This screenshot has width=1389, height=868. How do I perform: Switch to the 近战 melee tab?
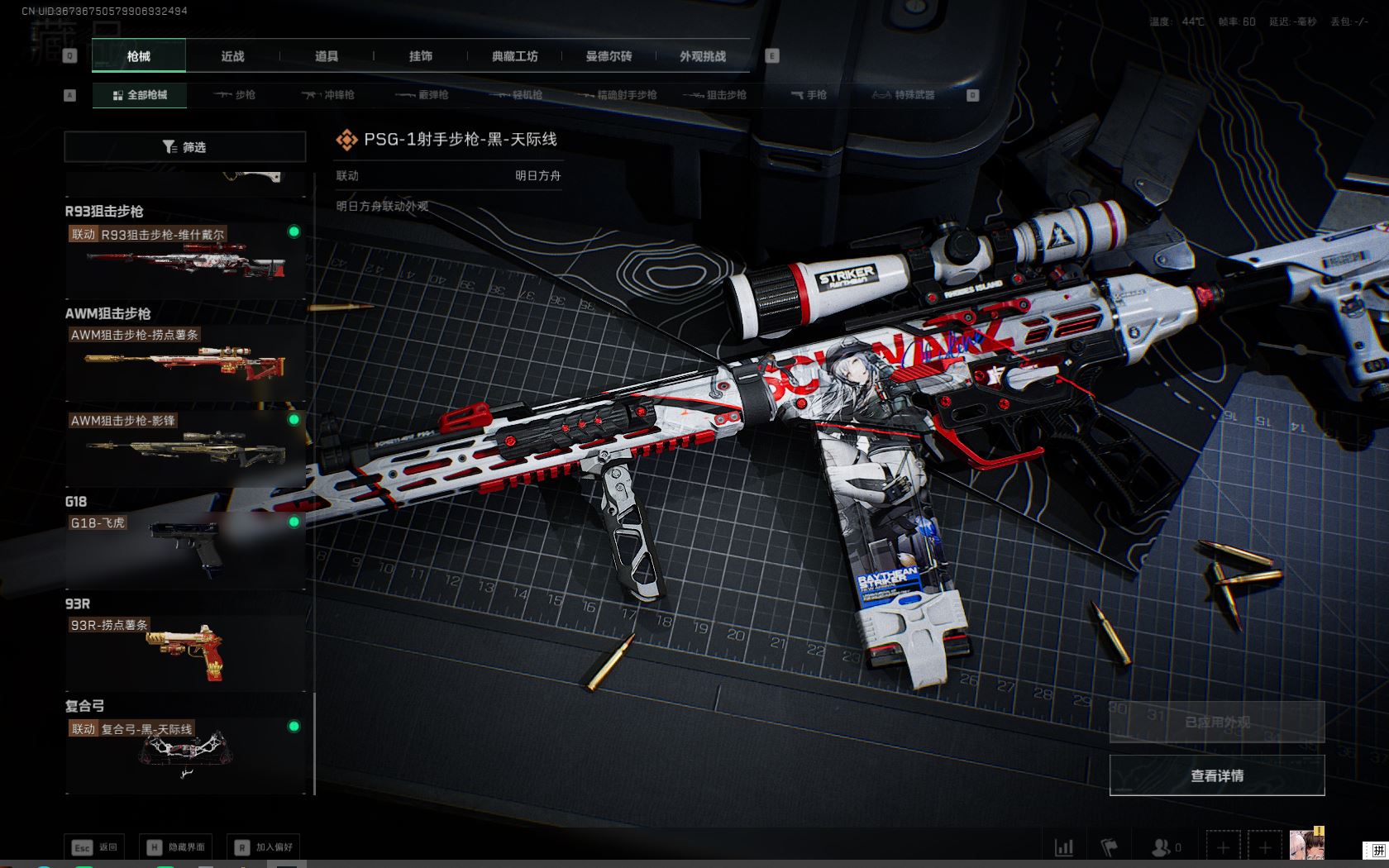coord(232,56)
